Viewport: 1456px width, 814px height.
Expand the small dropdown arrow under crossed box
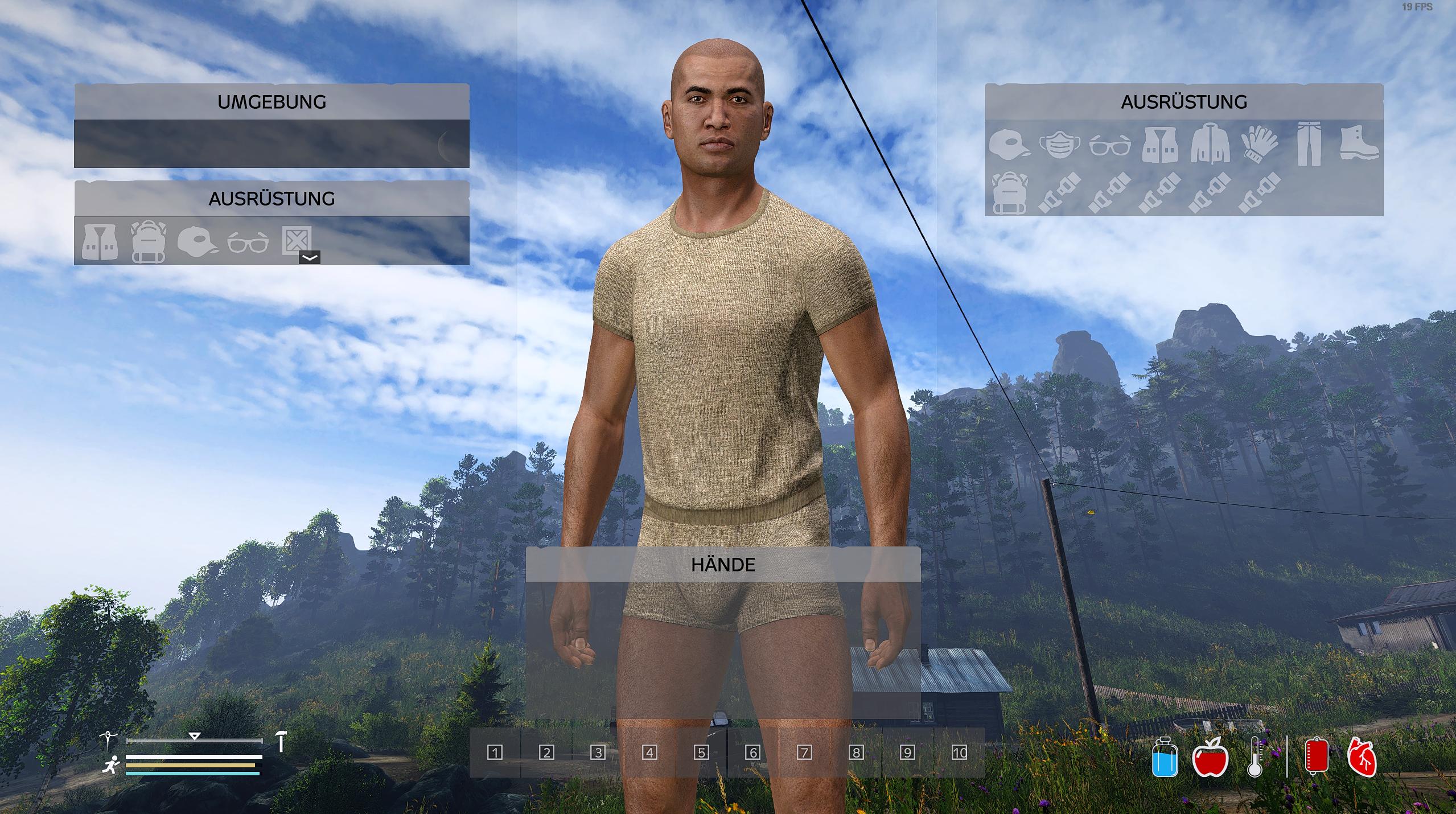tap(310, 257)
